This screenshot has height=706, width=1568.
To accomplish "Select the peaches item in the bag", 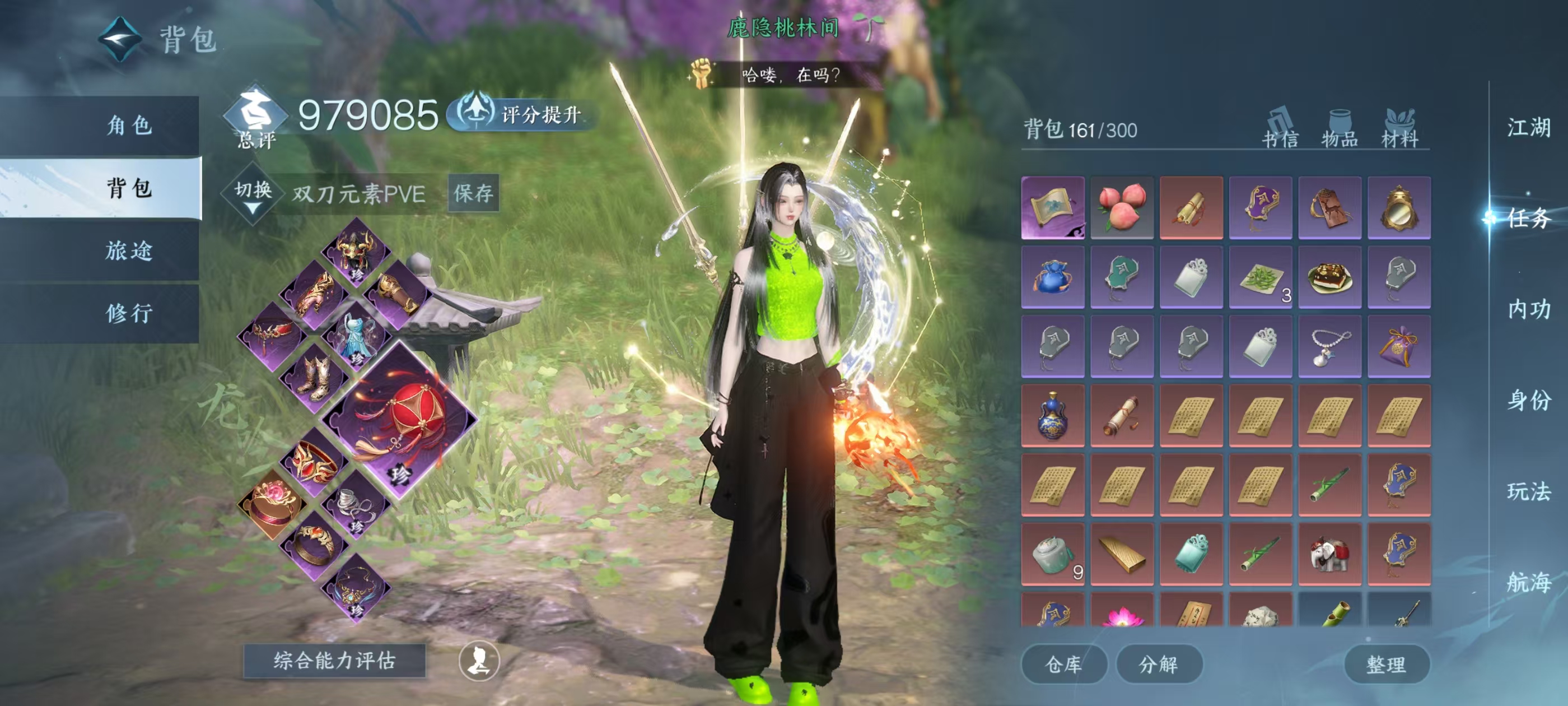I will [1121, 207].
